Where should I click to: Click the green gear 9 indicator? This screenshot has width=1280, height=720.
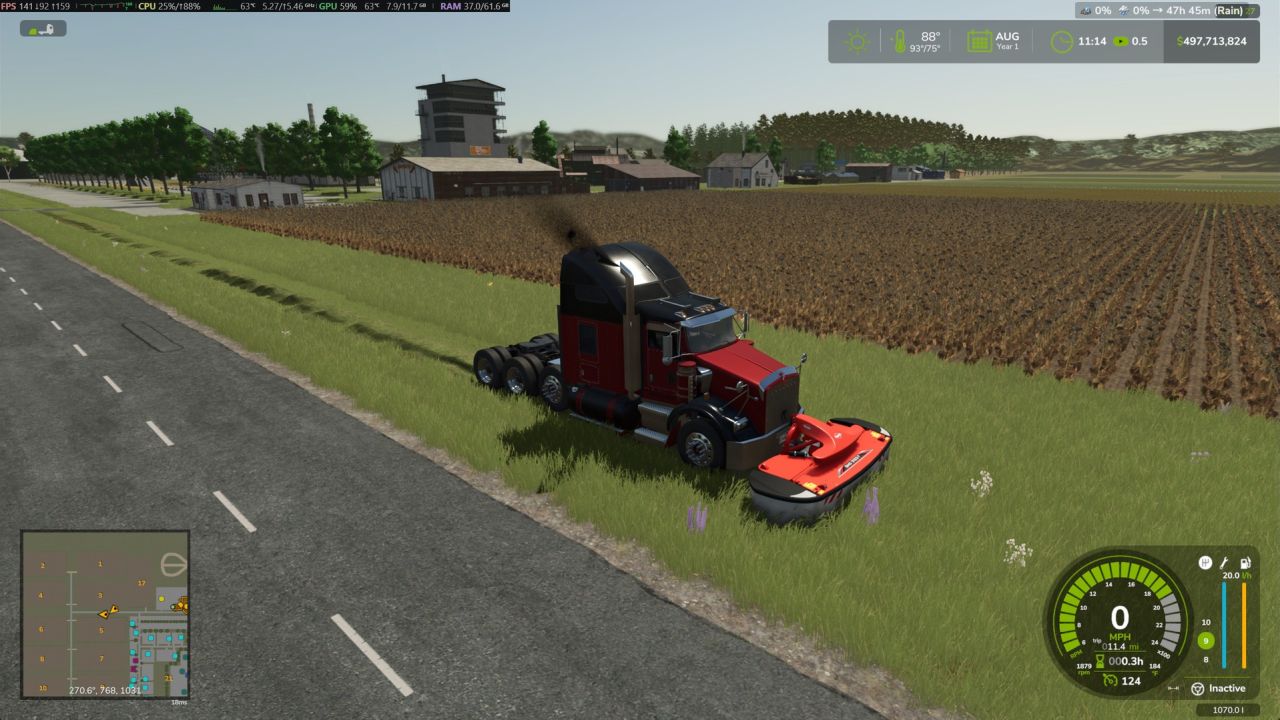click(1205, 640)
